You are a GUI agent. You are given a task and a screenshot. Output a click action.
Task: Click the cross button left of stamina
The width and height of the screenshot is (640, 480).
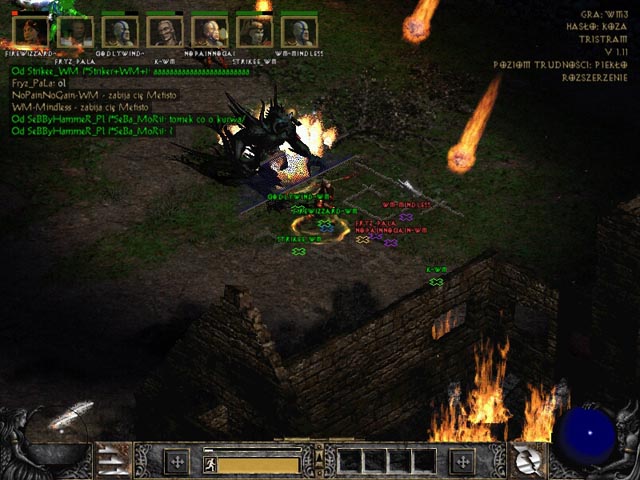pyautogui.click(x=177, y=461)
